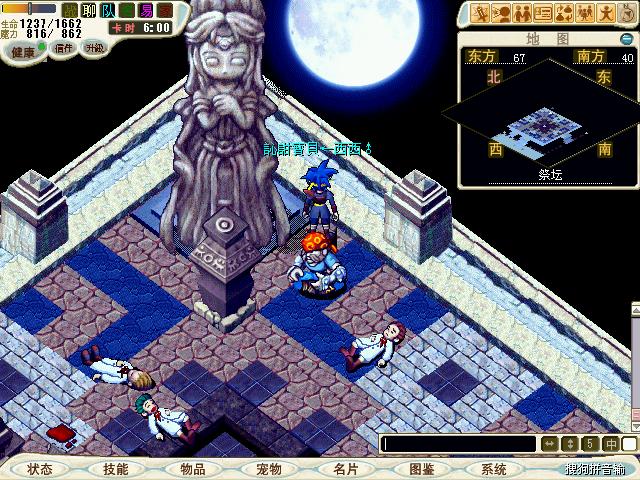
Task: Toggle the 聊 chat mode icon
Action: click(87, 9)
